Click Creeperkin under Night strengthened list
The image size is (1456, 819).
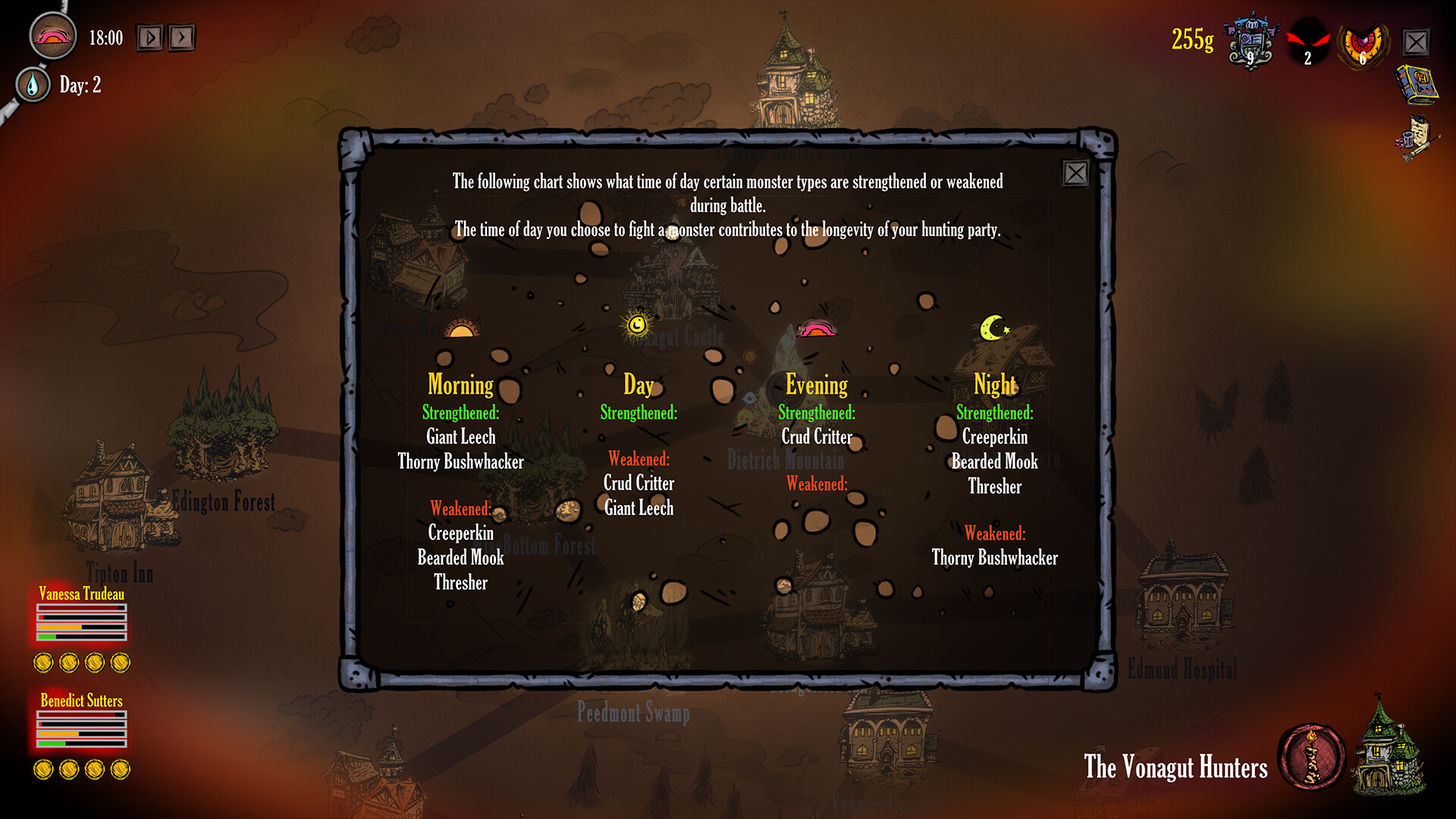[x=994, y=437]
